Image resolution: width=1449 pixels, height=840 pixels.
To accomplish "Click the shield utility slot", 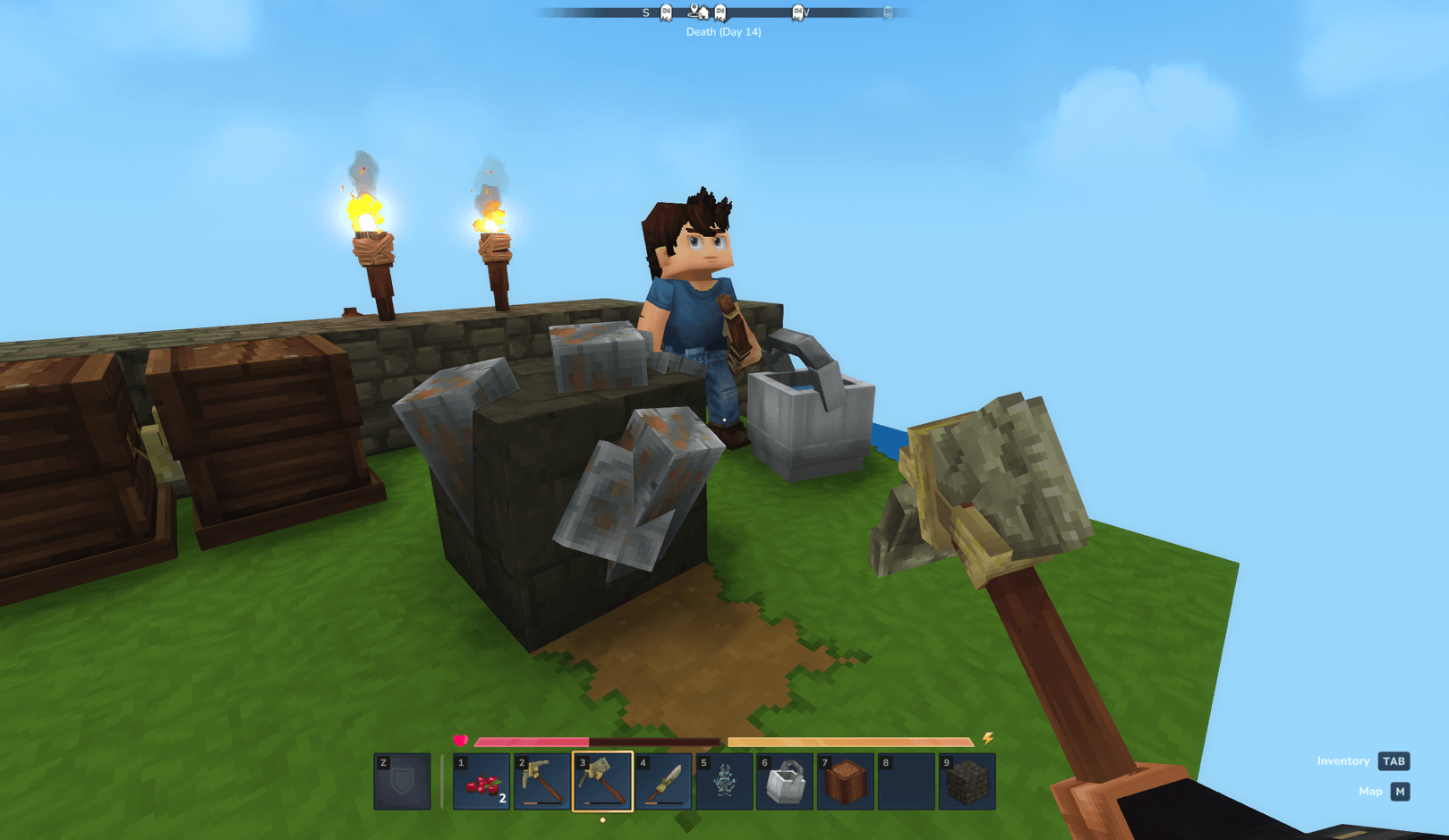I will point(402,782).
